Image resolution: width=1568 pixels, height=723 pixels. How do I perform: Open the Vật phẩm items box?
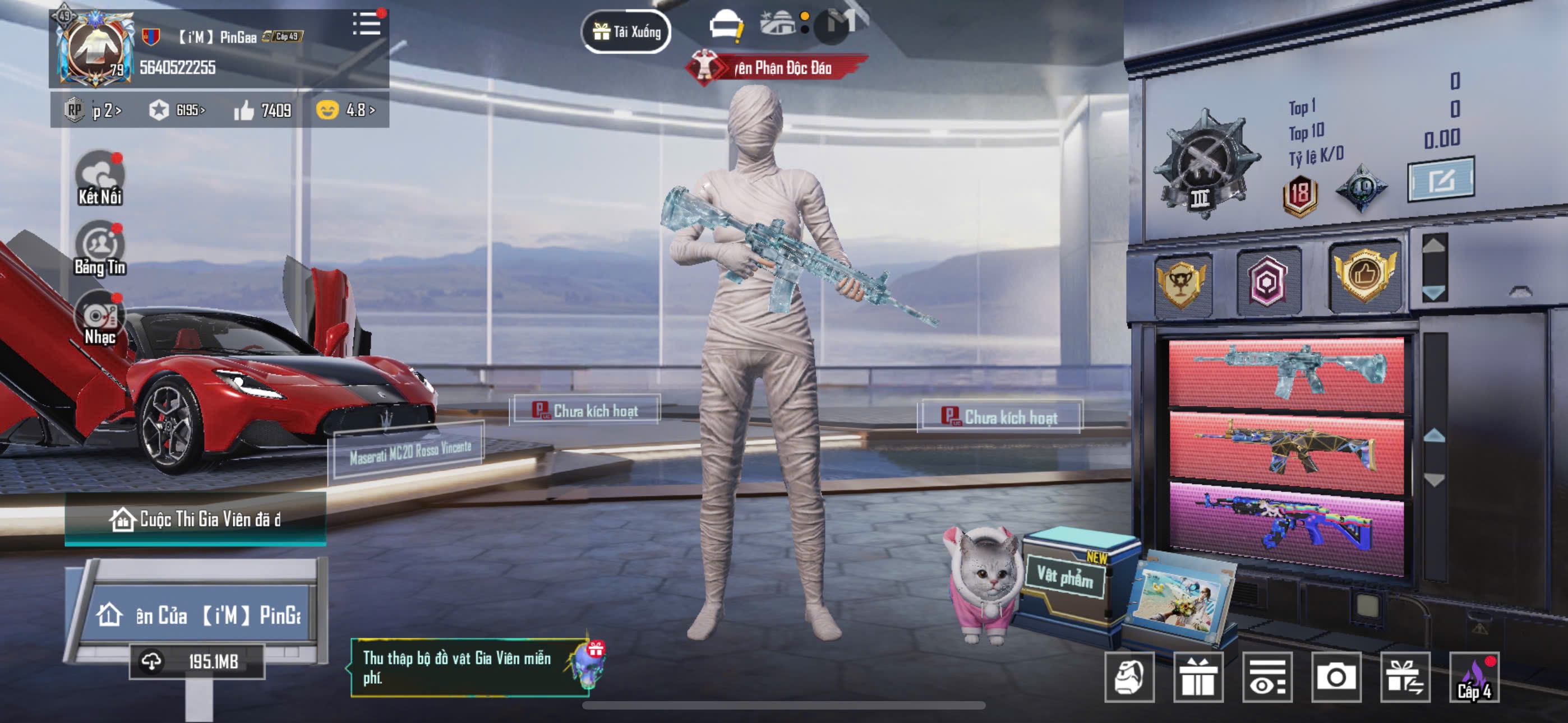click(1065, 575)
